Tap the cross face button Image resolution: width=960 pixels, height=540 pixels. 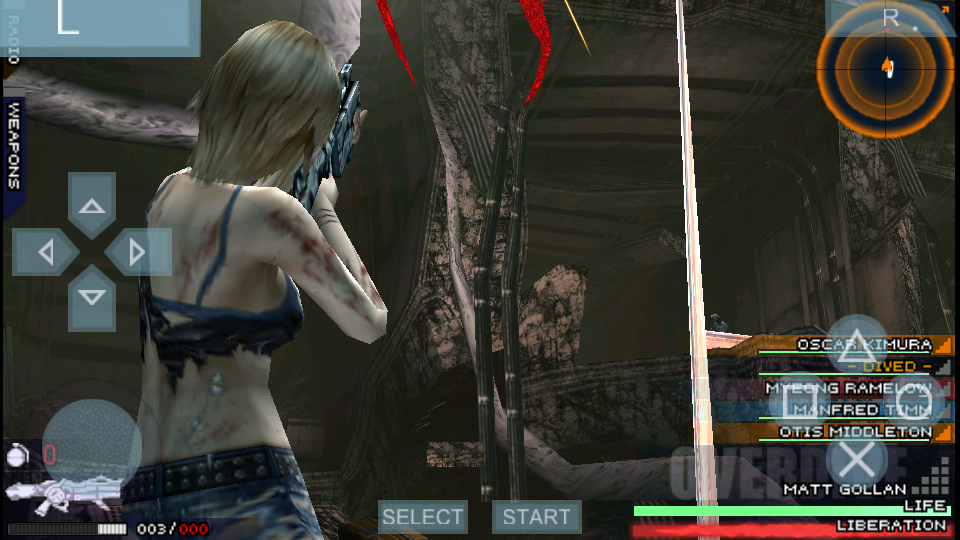(856, 458)
